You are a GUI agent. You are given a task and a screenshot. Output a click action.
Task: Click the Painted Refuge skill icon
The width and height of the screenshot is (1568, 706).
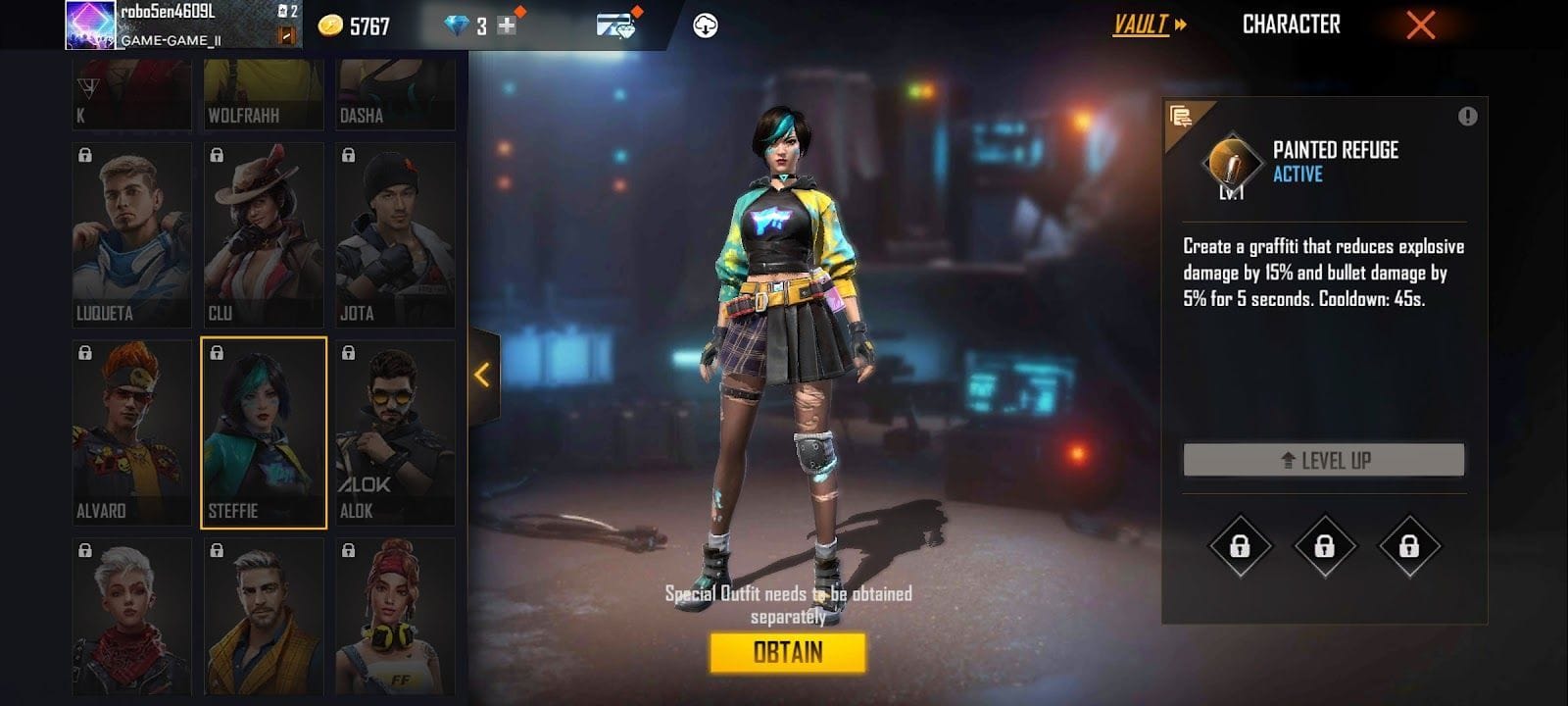click(x=1233, y=163)
